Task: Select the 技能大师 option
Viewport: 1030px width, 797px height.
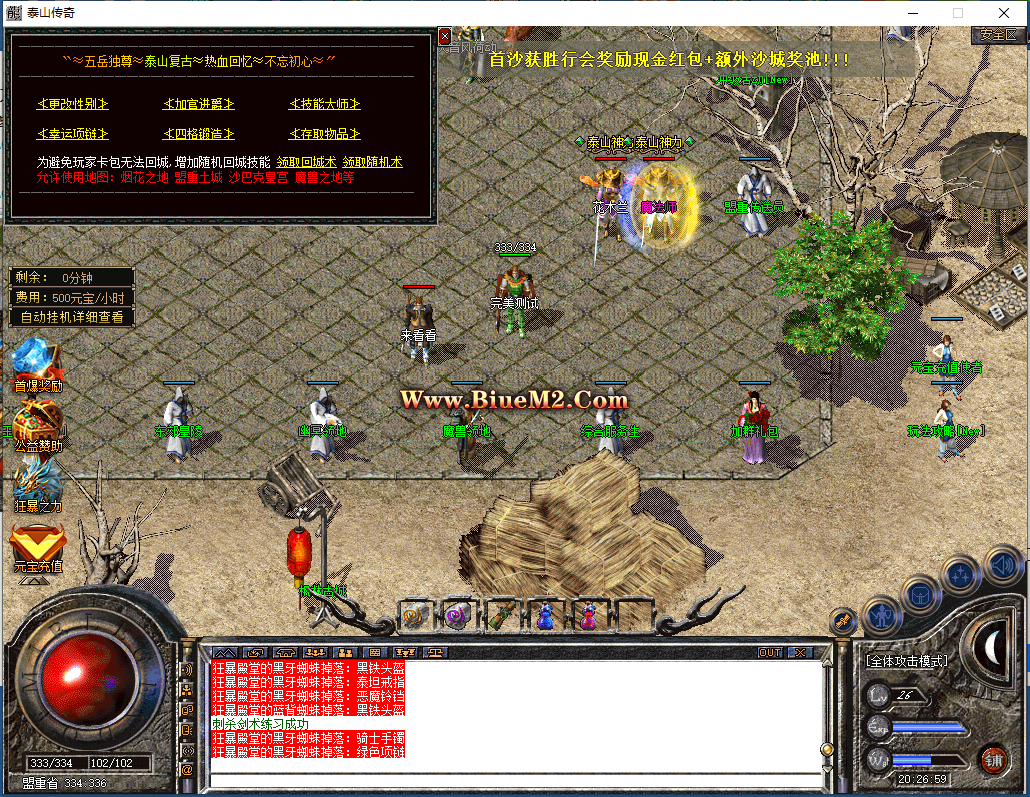Action: (324, 104)
